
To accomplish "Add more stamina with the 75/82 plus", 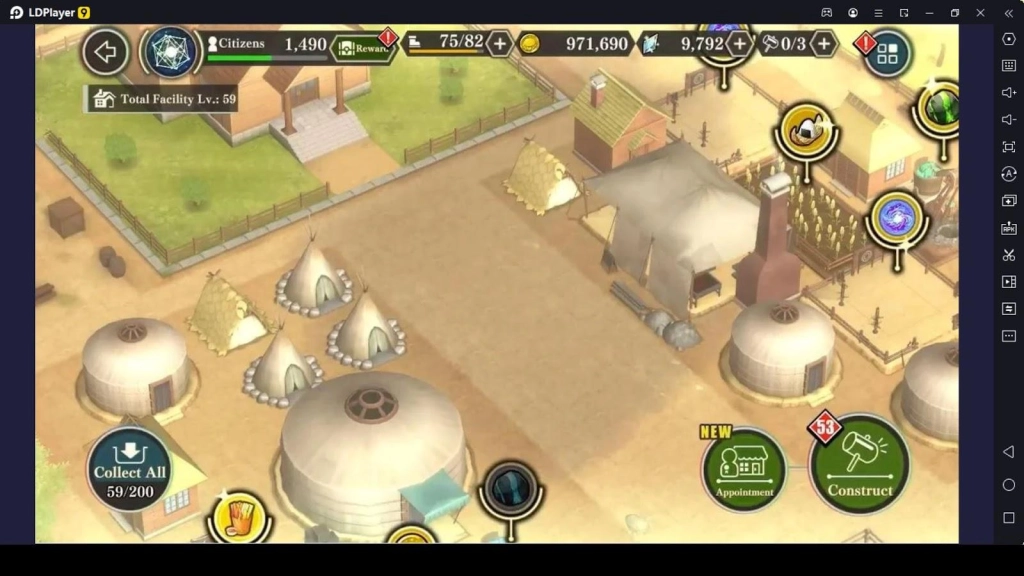I will [499, 44].
